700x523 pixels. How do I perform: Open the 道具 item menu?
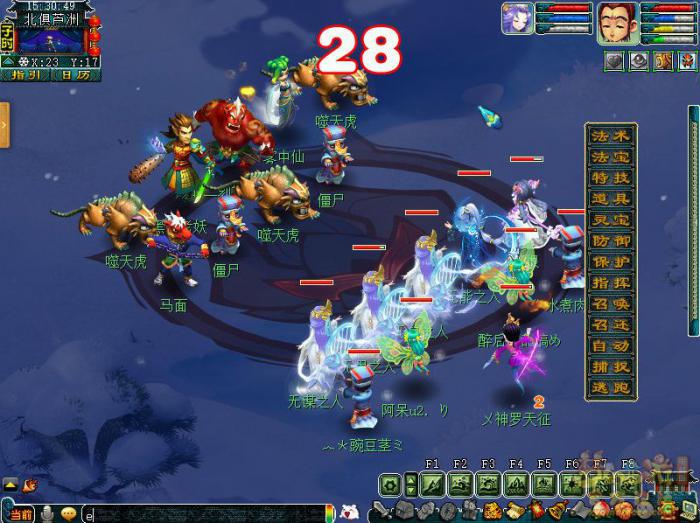(x=611, y=199)
